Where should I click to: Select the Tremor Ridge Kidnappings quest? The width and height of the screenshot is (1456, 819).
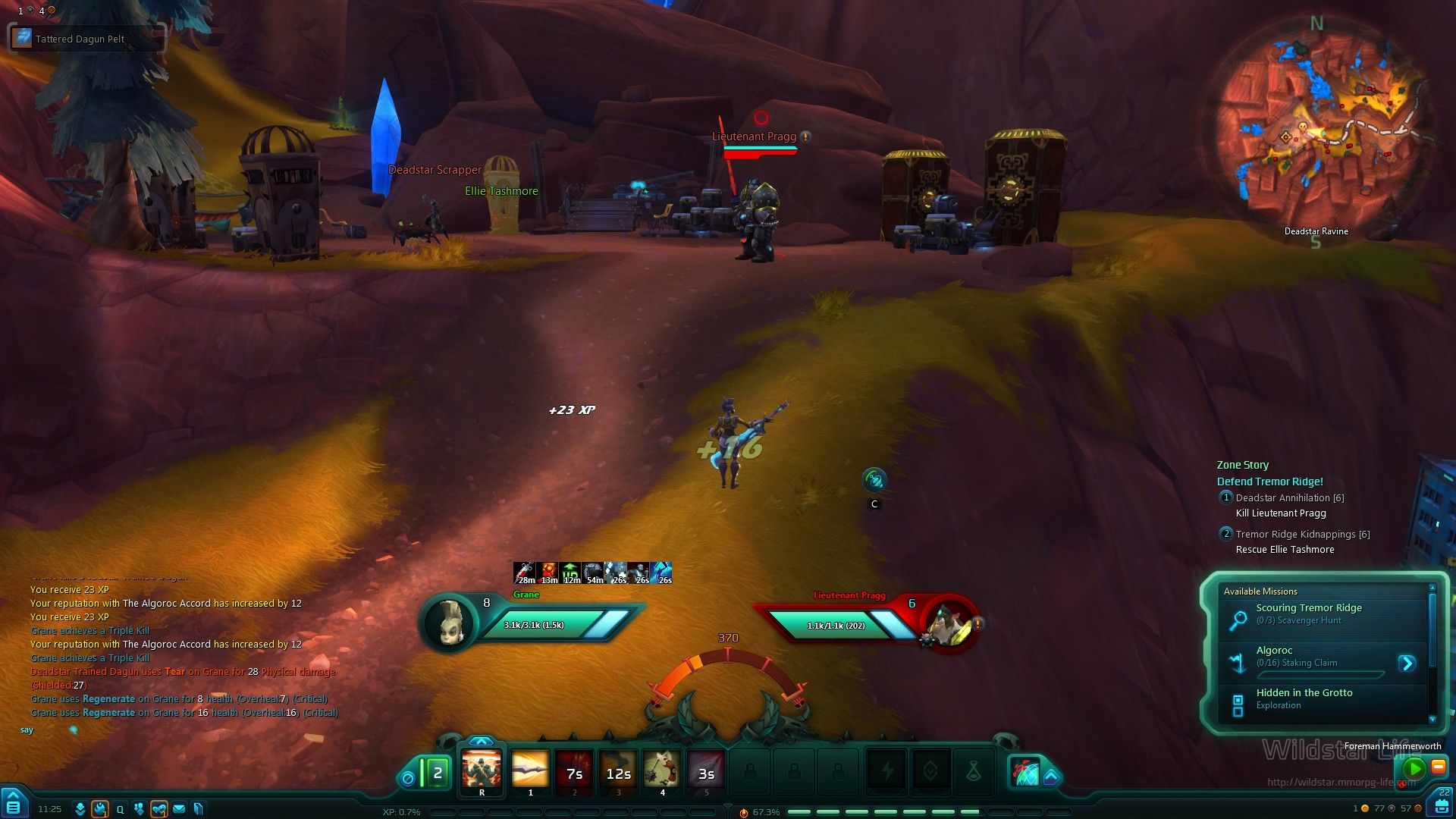click(x=1302, y=535)
